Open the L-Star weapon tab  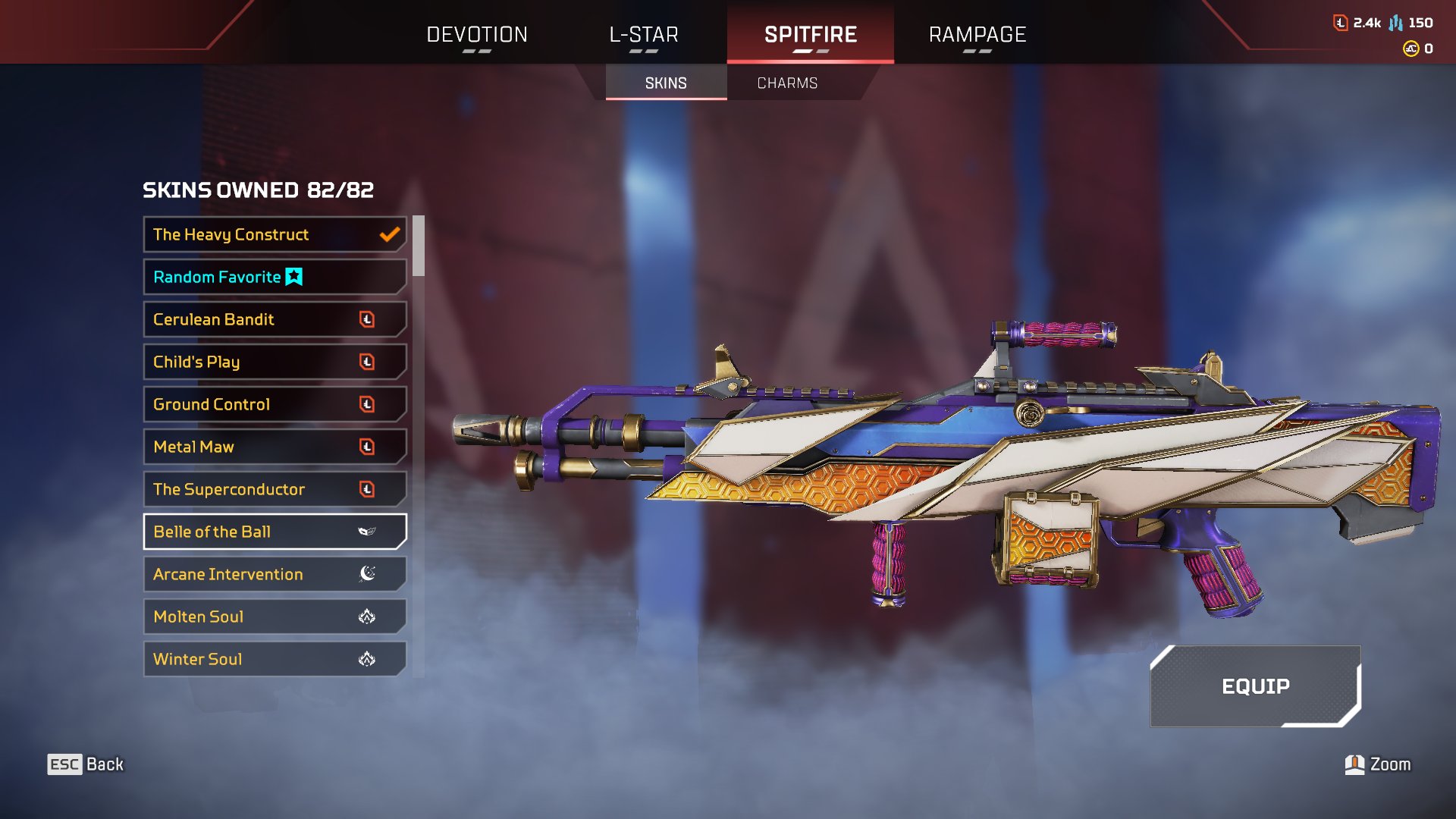click(644, 35)
